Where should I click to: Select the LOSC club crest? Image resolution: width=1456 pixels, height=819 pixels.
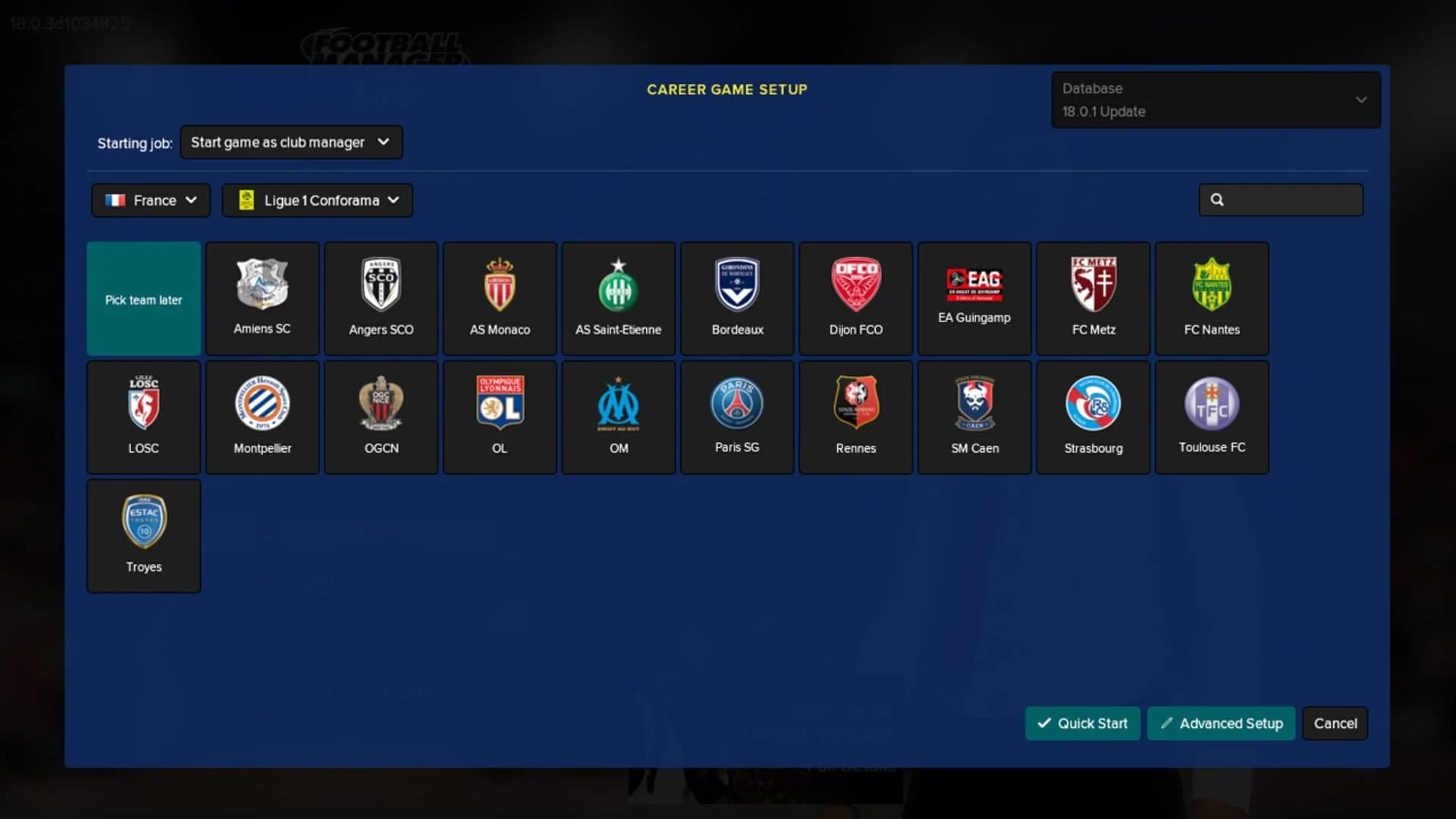click(x=143, y=416)
